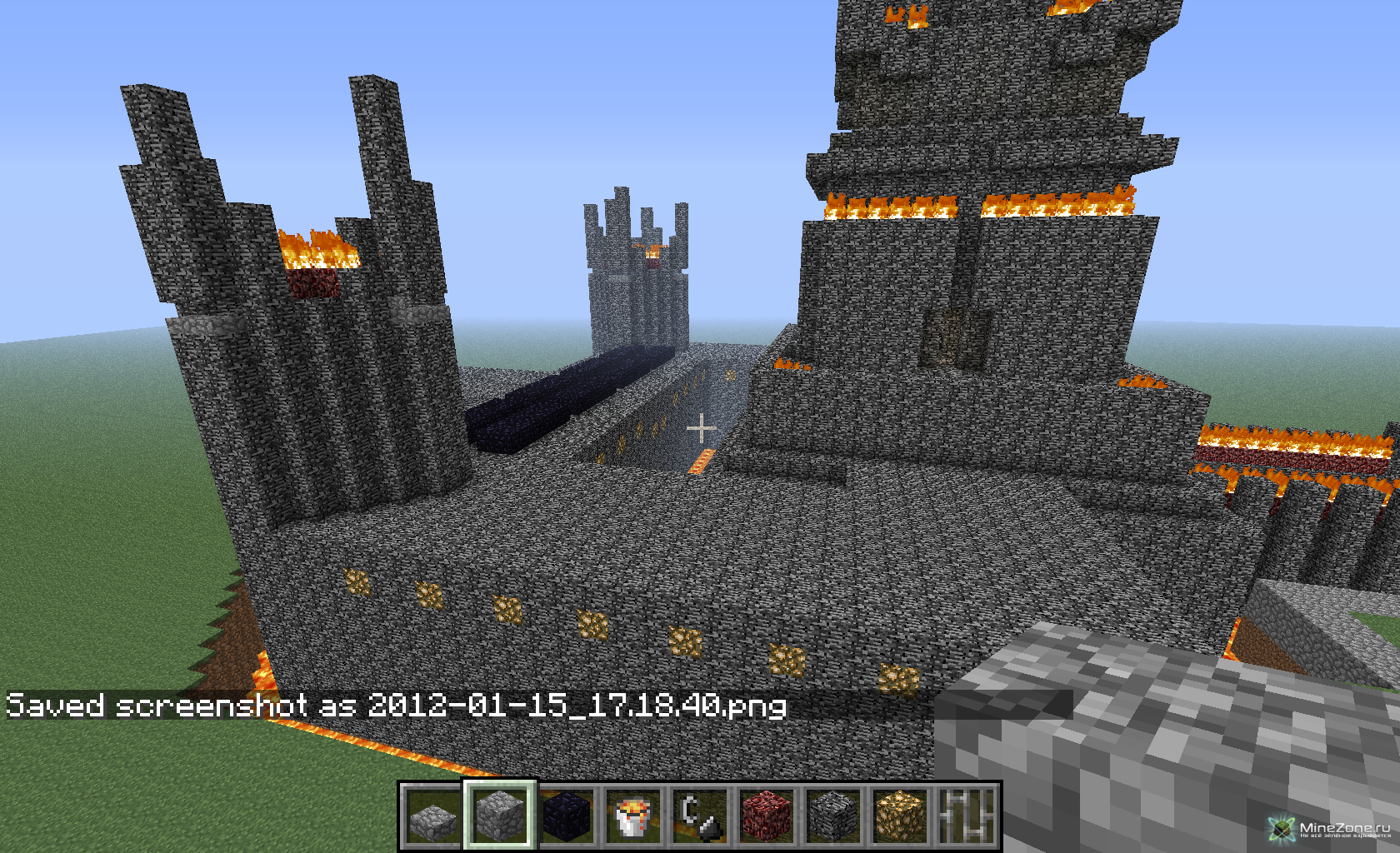Select the bedrock block in the hotbar

click(833, 816)
